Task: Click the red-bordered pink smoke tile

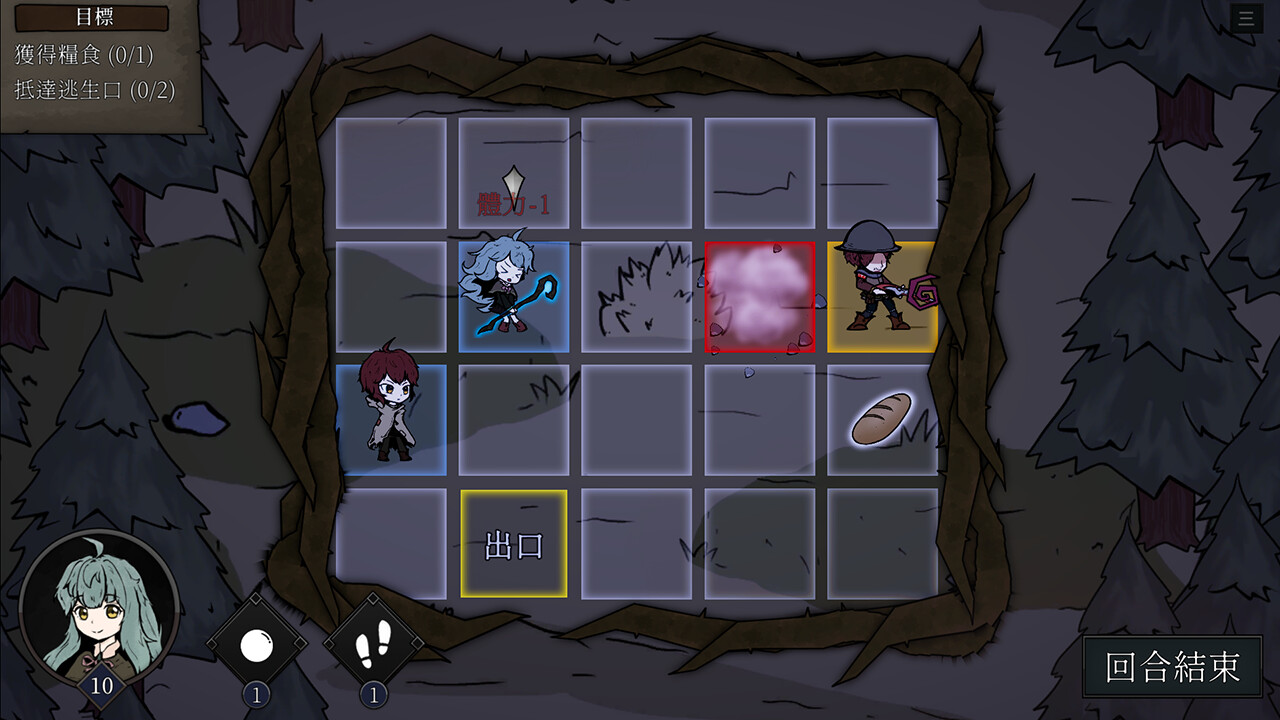Action: point(760,297)
